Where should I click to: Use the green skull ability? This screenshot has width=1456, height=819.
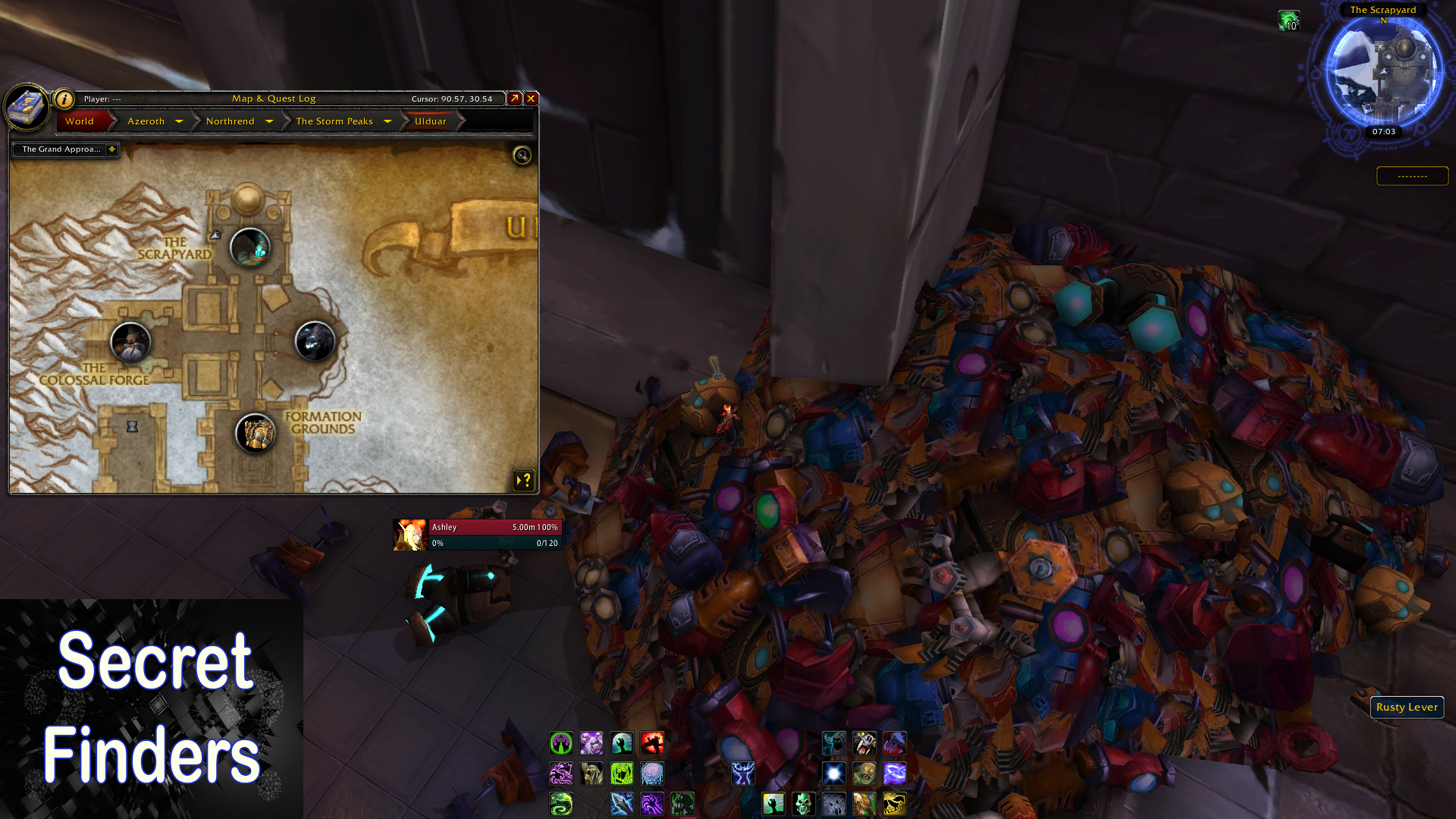coord(803,803)
